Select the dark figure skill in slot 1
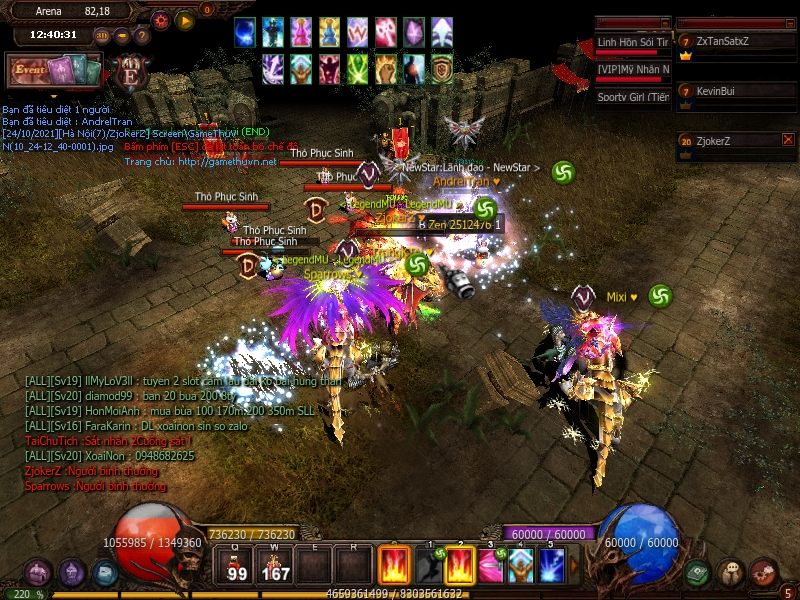The height and width of the screenshot is (600, 800). pos(429,566)
